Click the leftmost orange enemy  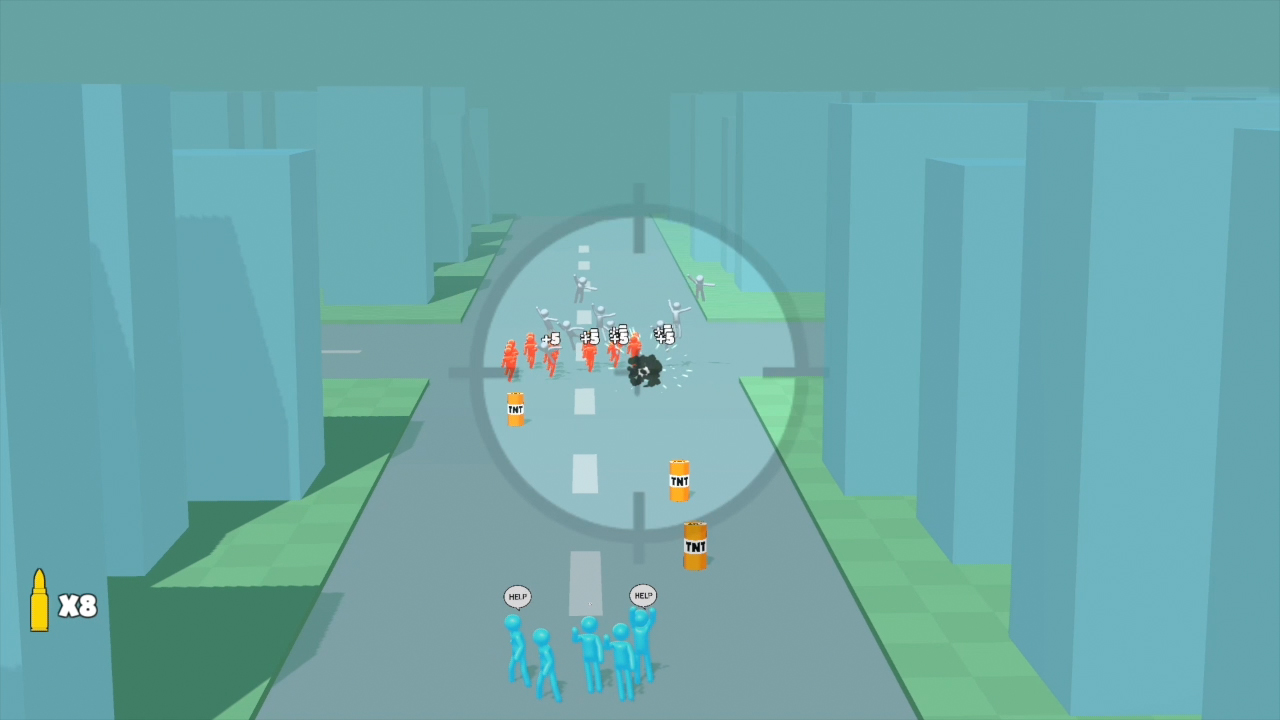[x=508, y=358]
